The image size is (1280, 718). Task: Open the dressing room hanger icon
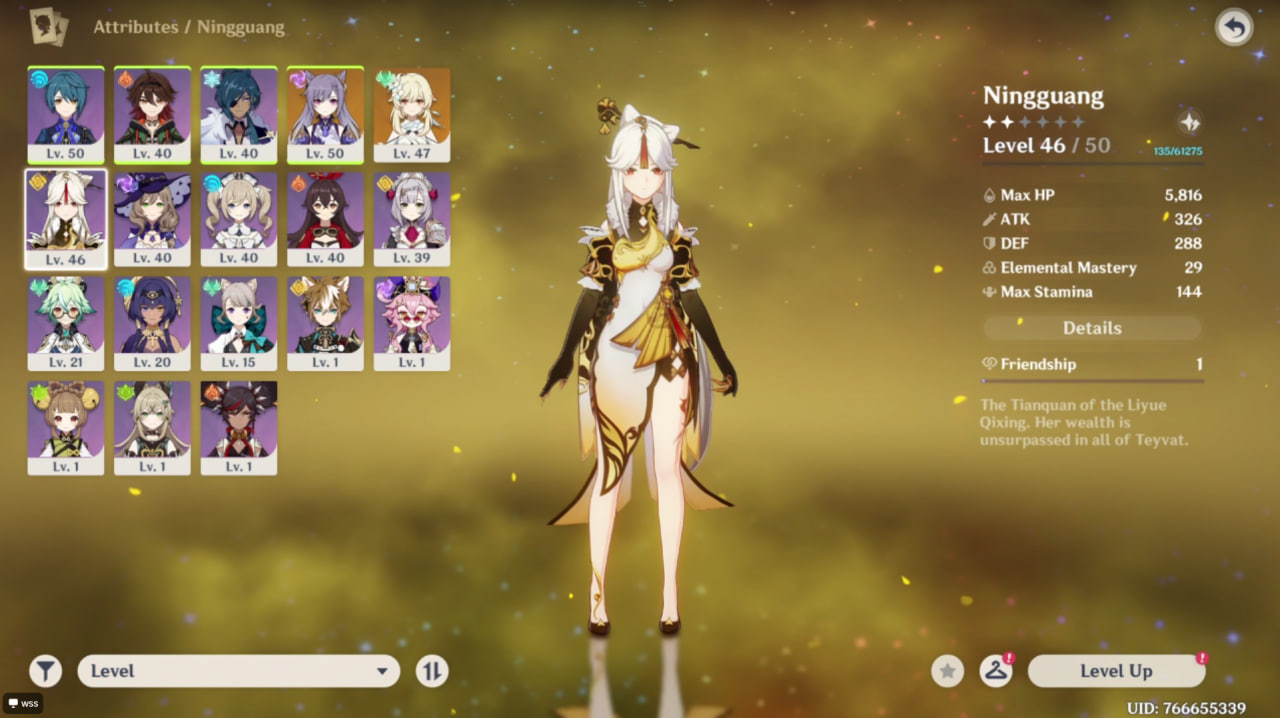tap(994, 671)
